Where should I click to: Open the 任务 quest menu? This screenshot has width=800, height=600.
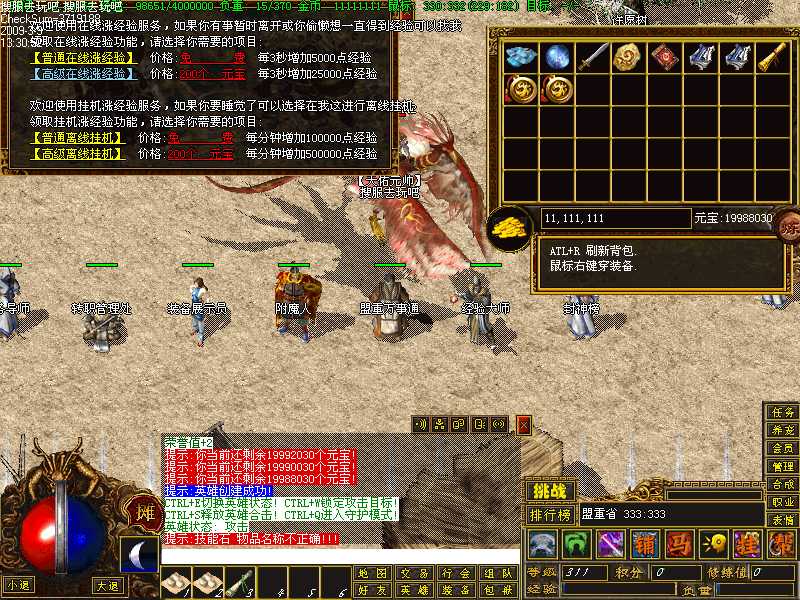coord(782,411)
